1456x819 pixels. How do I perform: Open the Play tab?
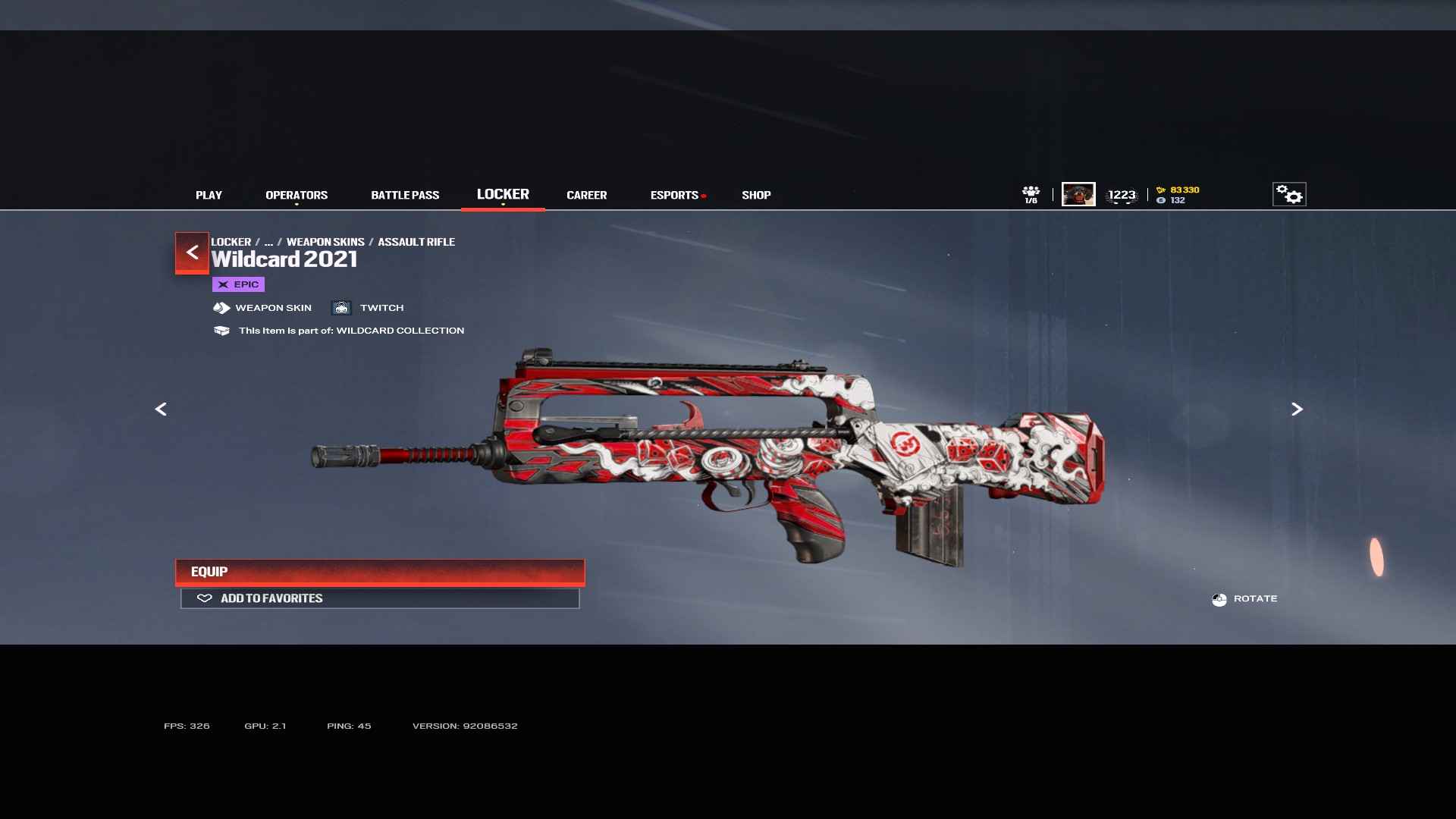coord(209,195)
